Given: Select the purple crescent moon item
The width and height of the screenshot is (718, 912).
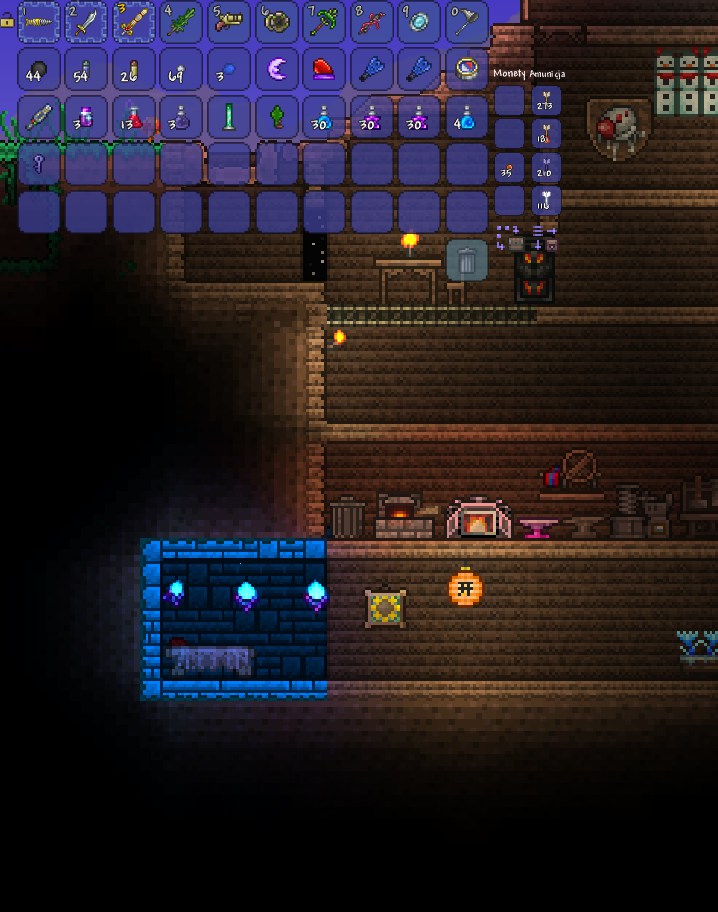Looking at the screenshot, I should click(x=276, y=69).
